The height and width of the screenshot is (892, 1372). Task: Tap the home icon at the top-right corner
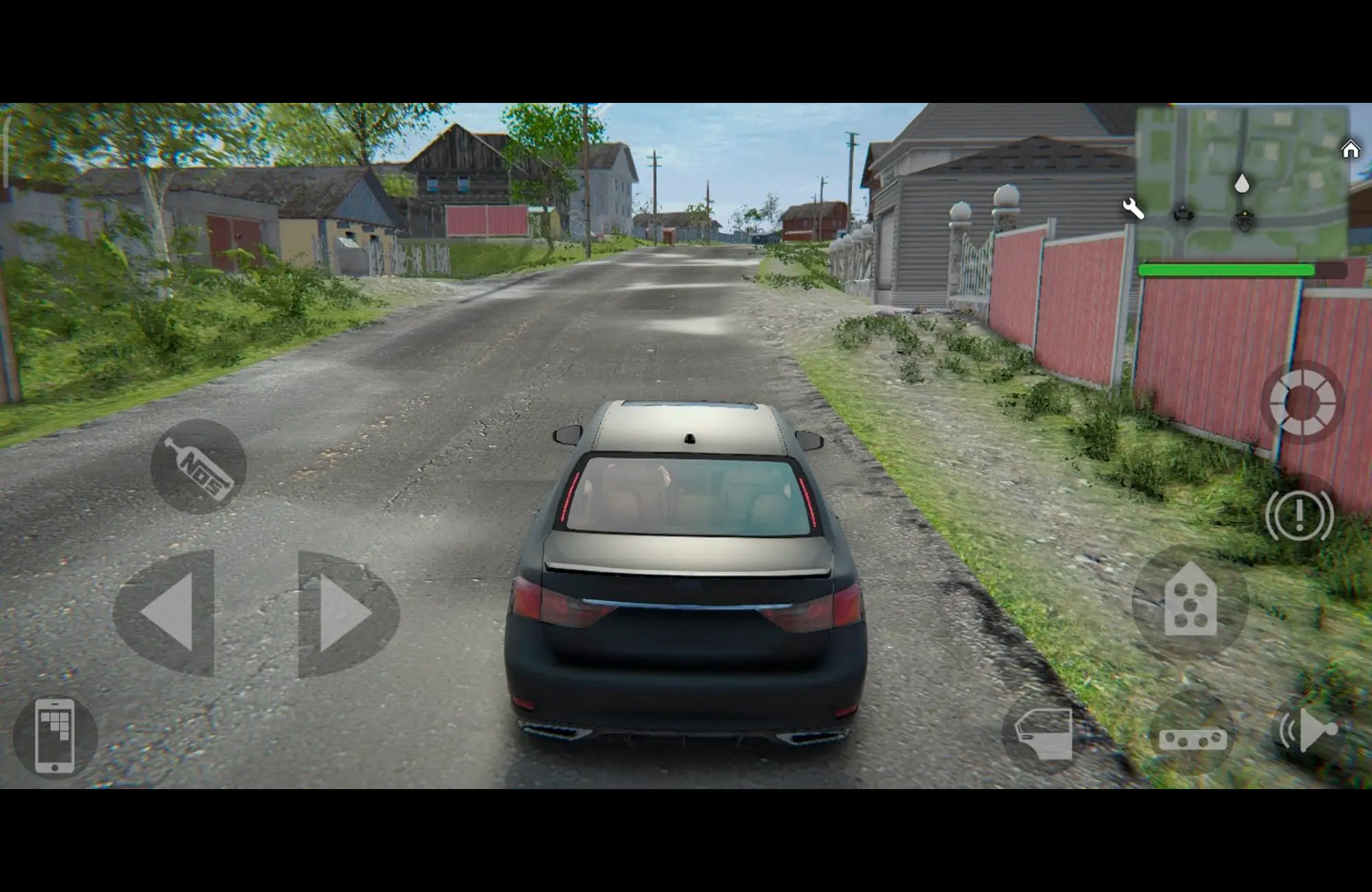[x=1351, y=150]
